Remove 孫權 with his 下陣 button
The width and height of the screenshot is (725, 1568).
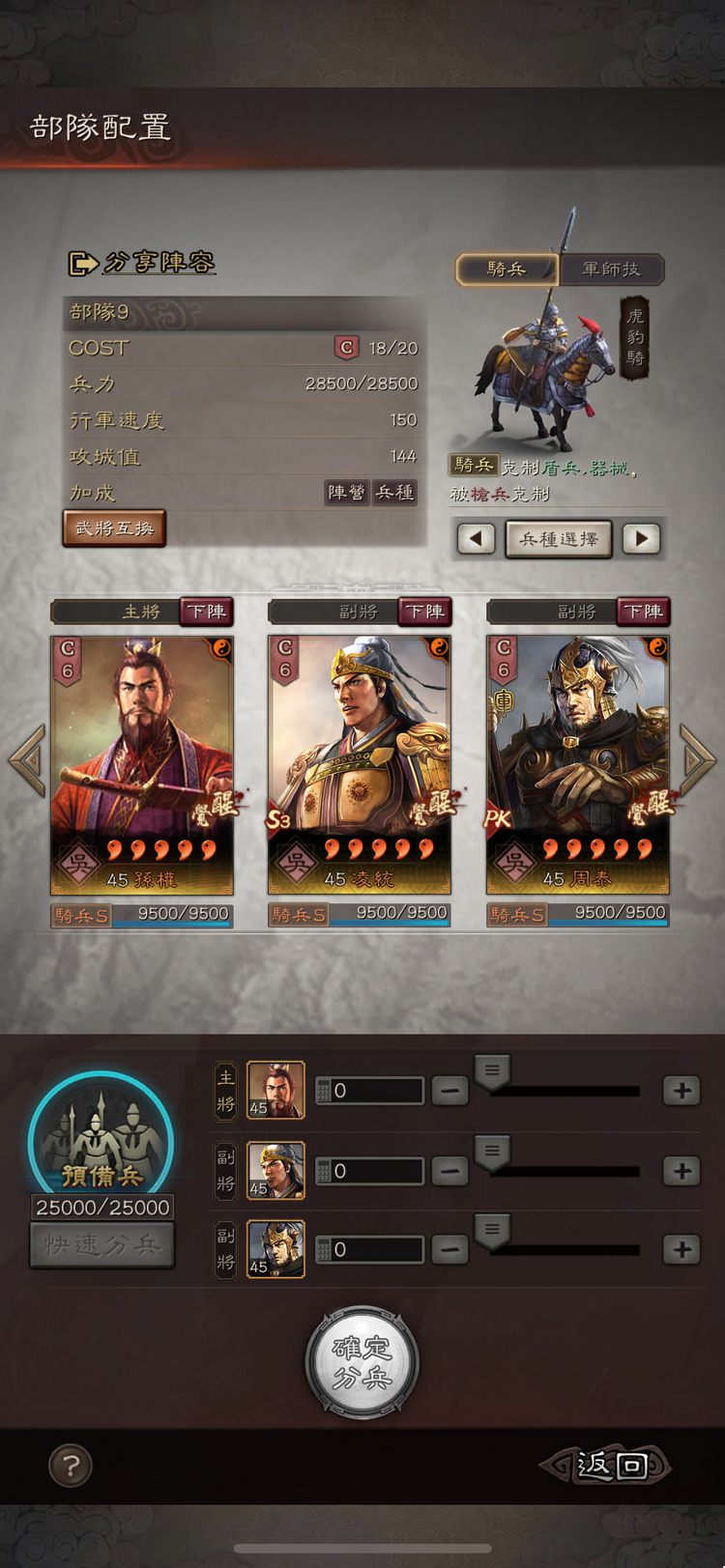click(207, 612)
